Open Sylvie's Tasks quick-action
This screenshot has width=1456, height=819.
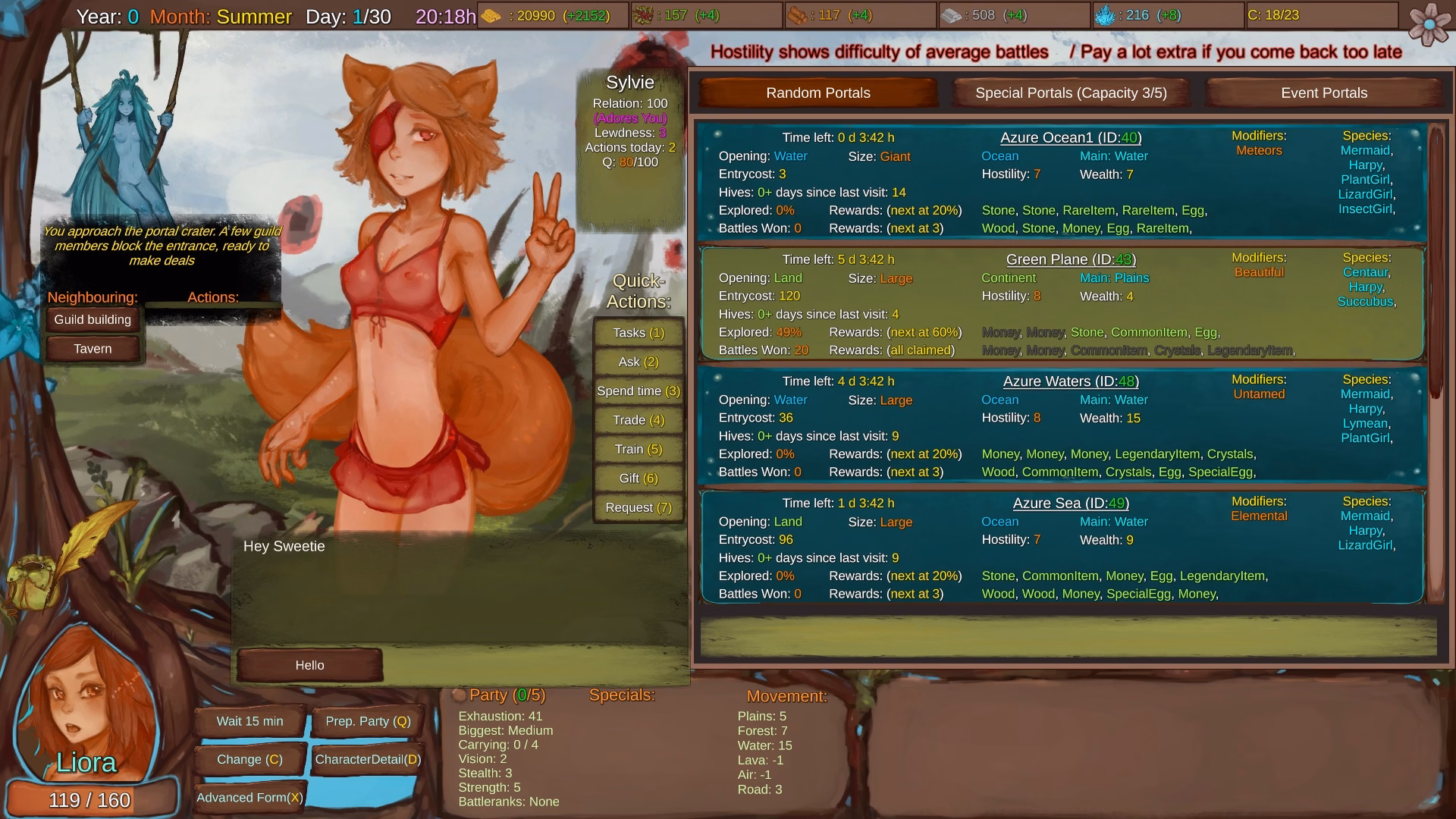coord(638,332)
